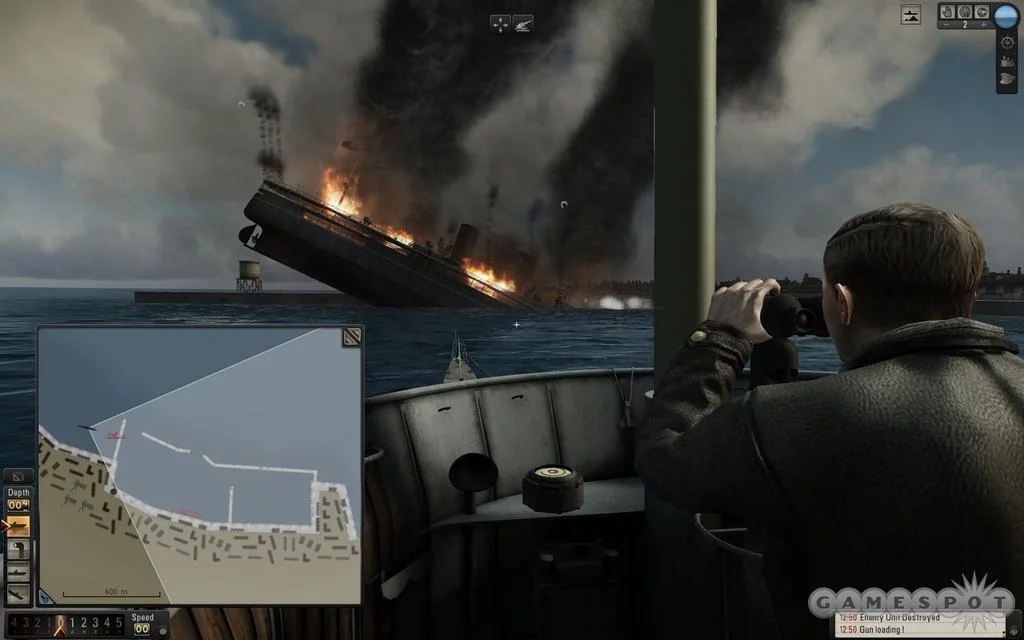Select the deck gun icon at top center

click(524, 22)
